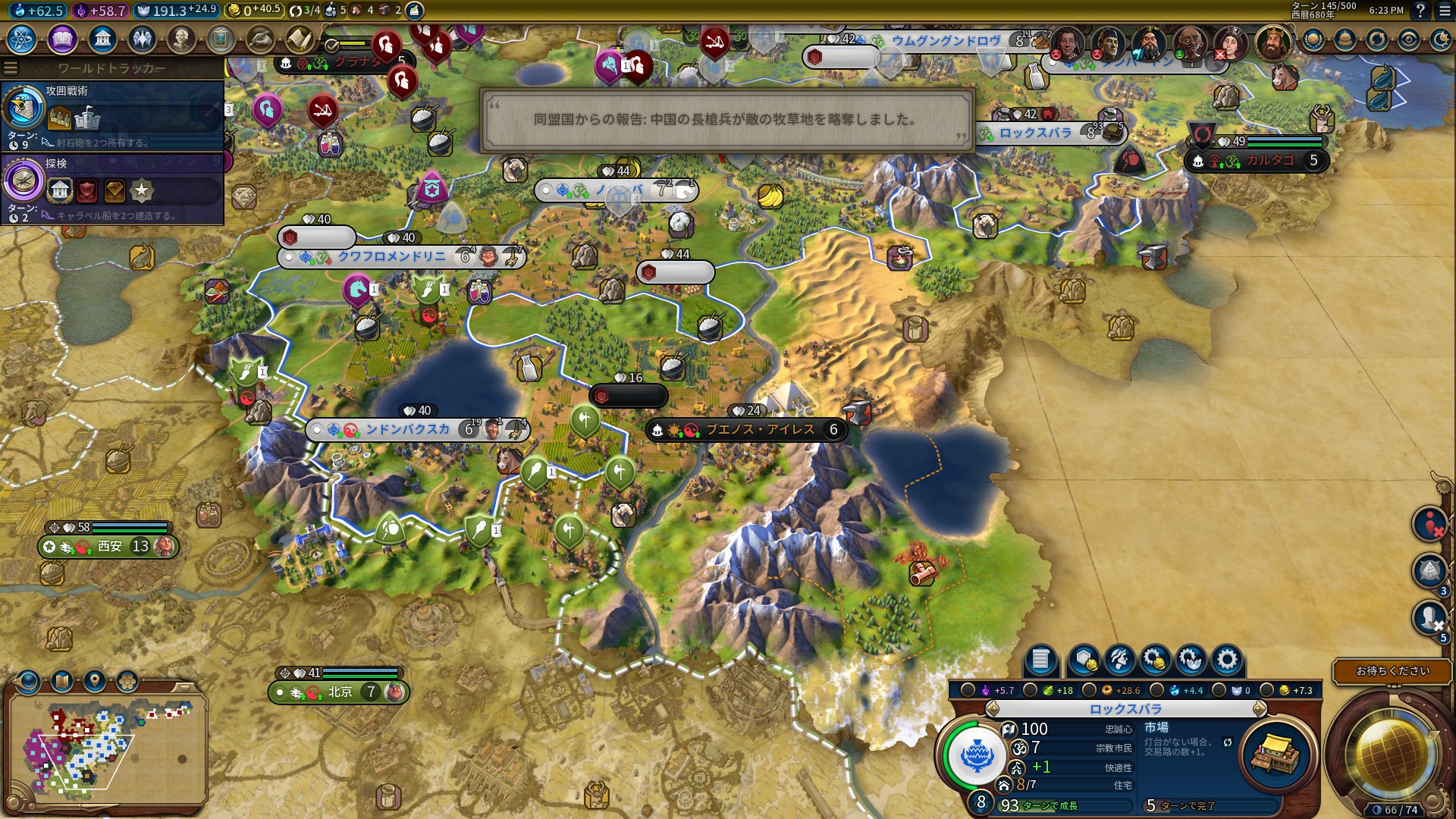Screen dimensions: 1456x819
Task: Open the technology tree atom icon
Action: pyautogui.click(x=22, y=39)
